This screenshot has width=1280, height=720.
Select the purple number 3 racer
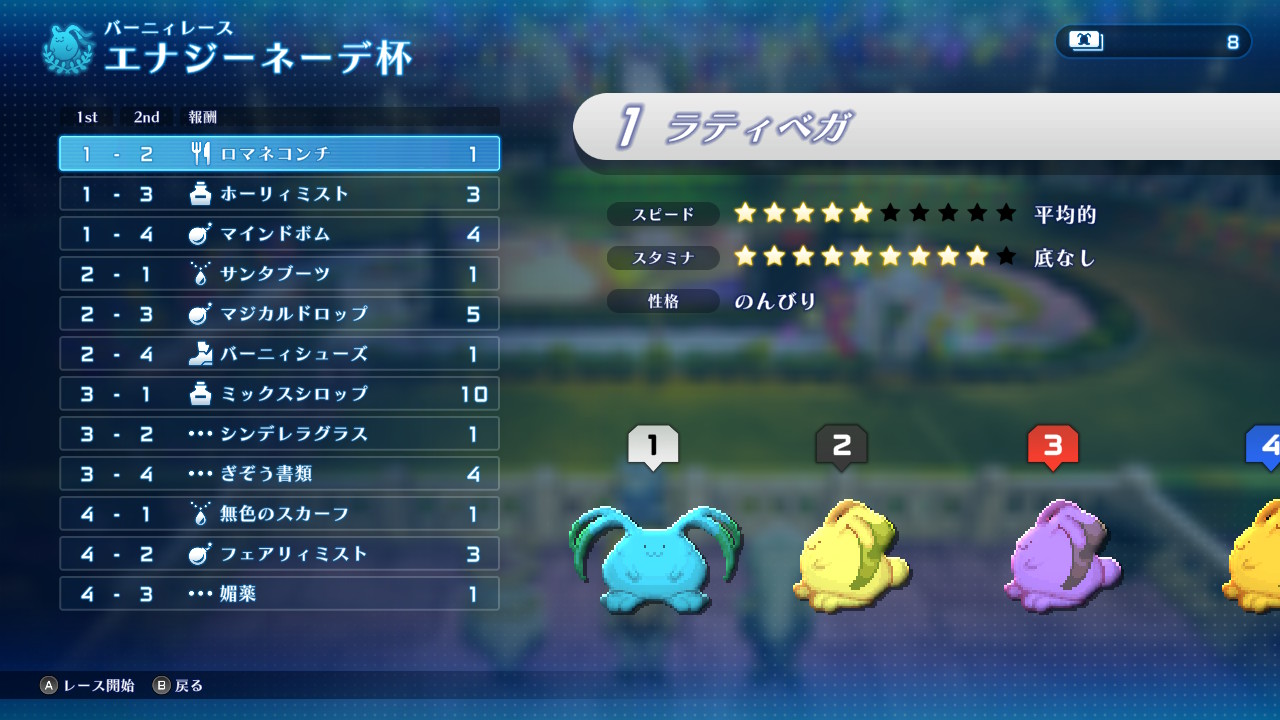[x=1062, y=555]
